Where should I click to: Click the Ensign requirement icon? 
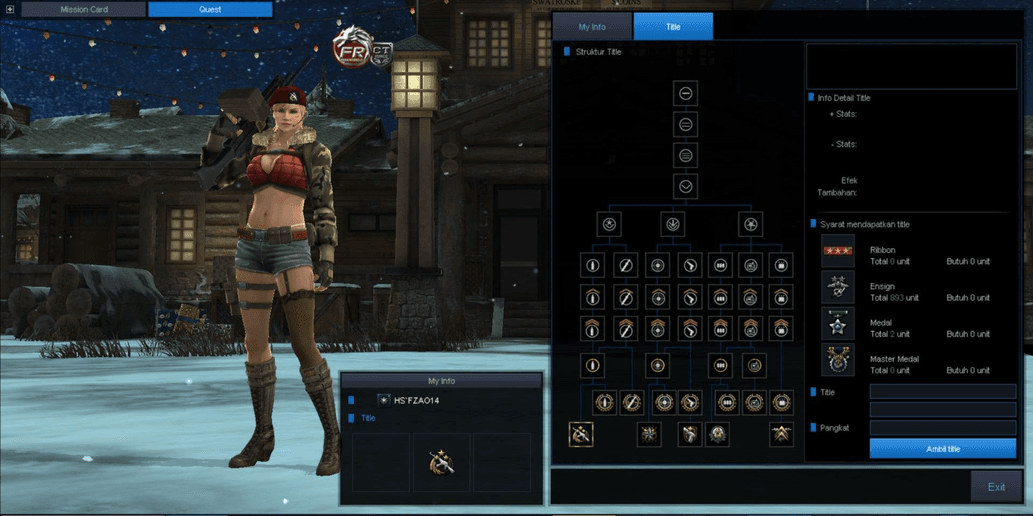(x=838, y=287)
